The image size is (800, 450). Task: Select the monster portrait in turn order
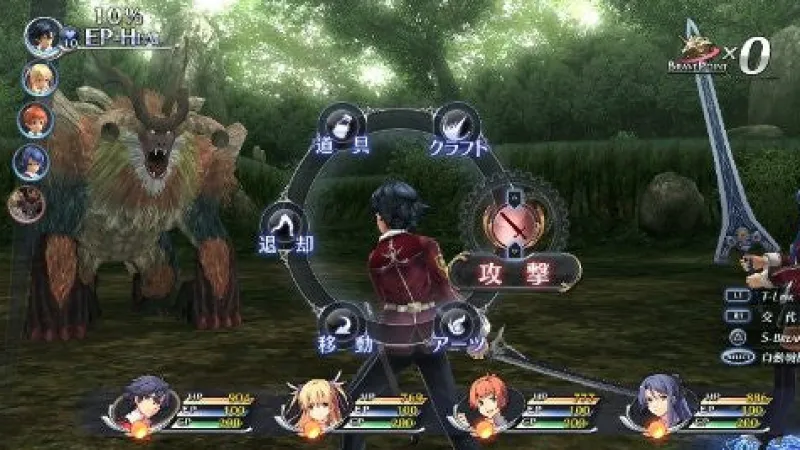click(x=27, y=203)
